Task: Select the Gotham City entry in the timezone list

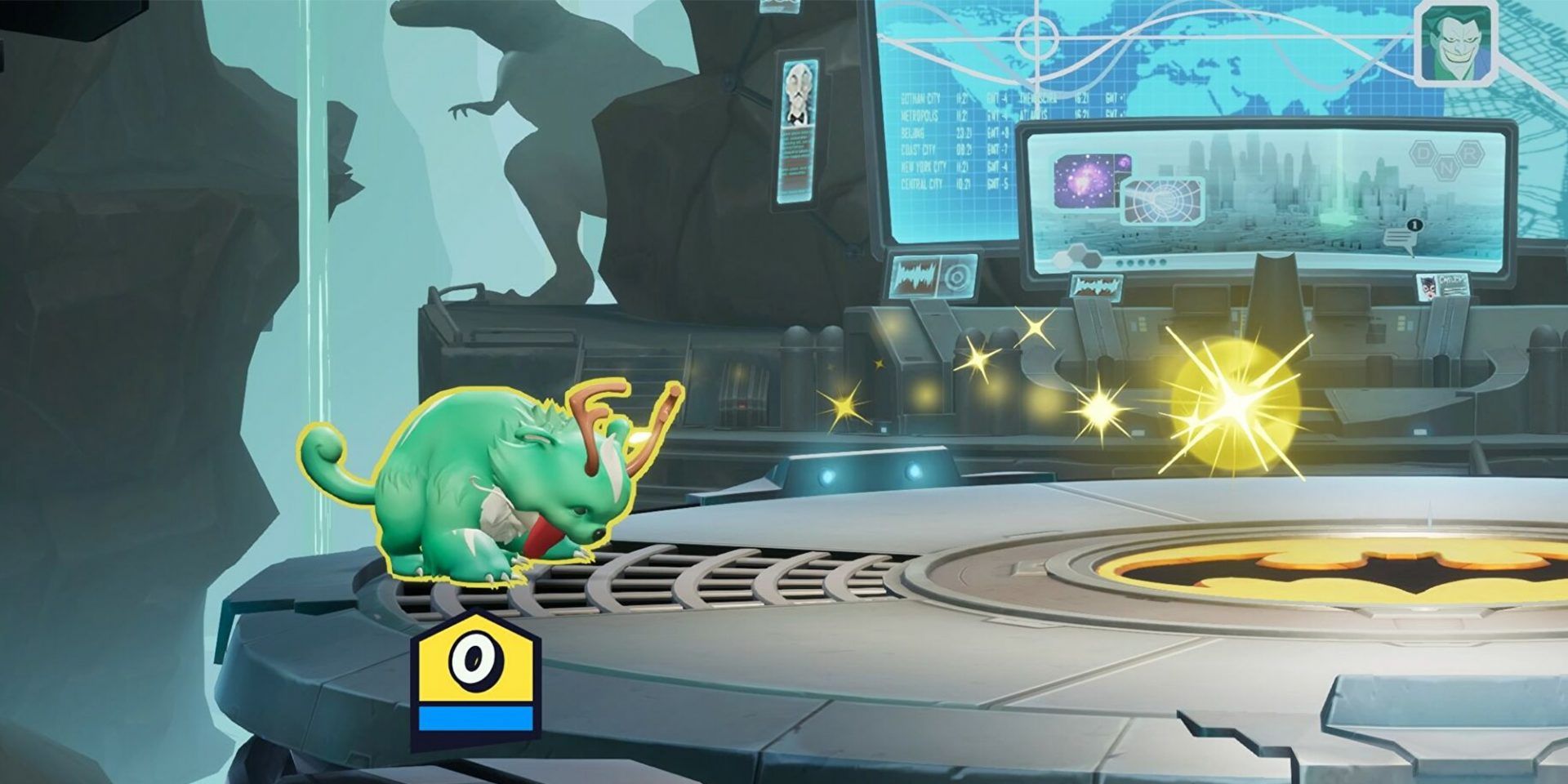Action: (921, 99)
